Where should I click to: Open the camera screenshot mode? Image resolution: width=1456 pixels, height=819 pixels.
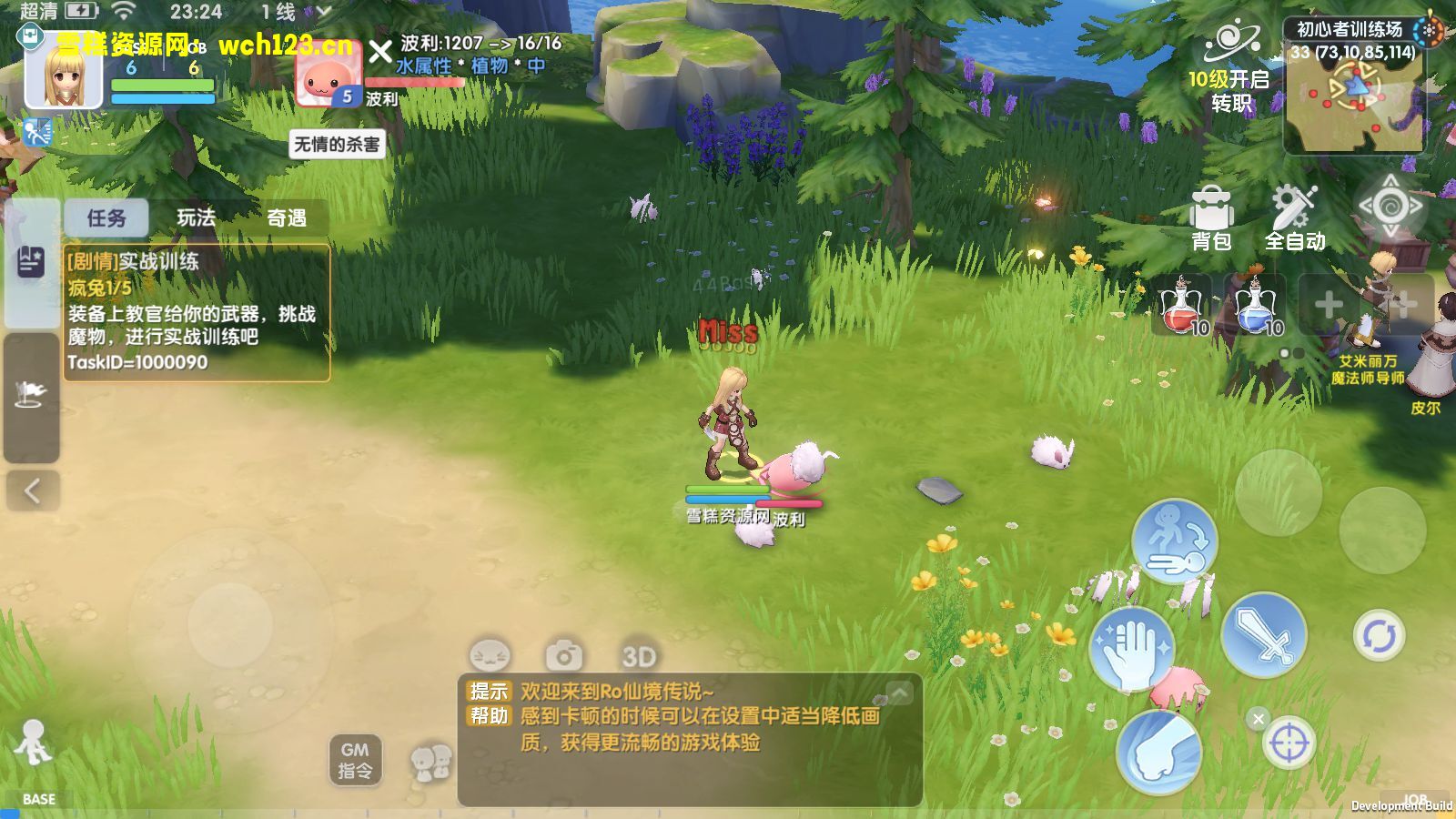pos(564,655)
